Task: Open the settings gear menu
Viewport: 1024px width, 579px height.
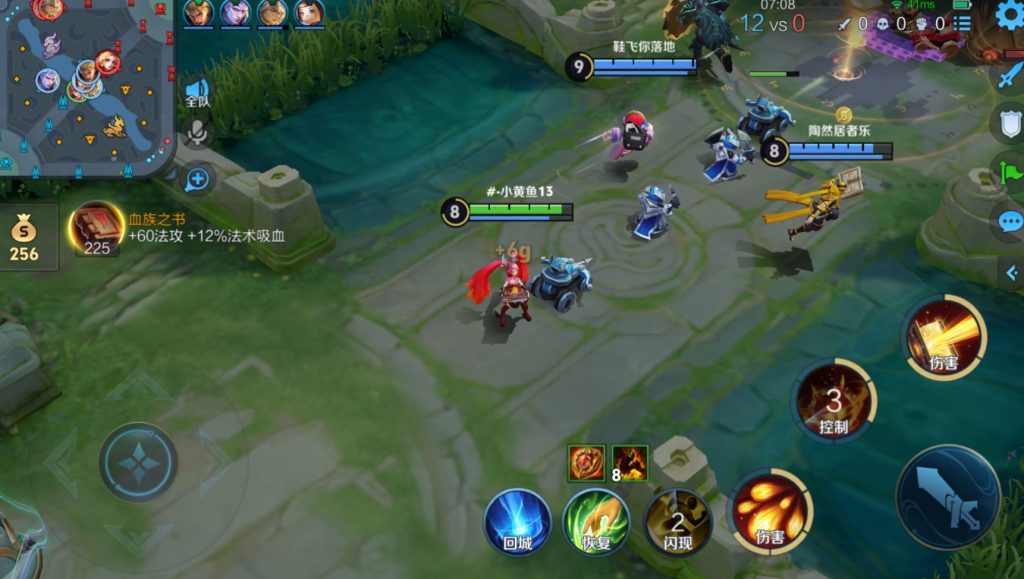Action: [1009, 15]
